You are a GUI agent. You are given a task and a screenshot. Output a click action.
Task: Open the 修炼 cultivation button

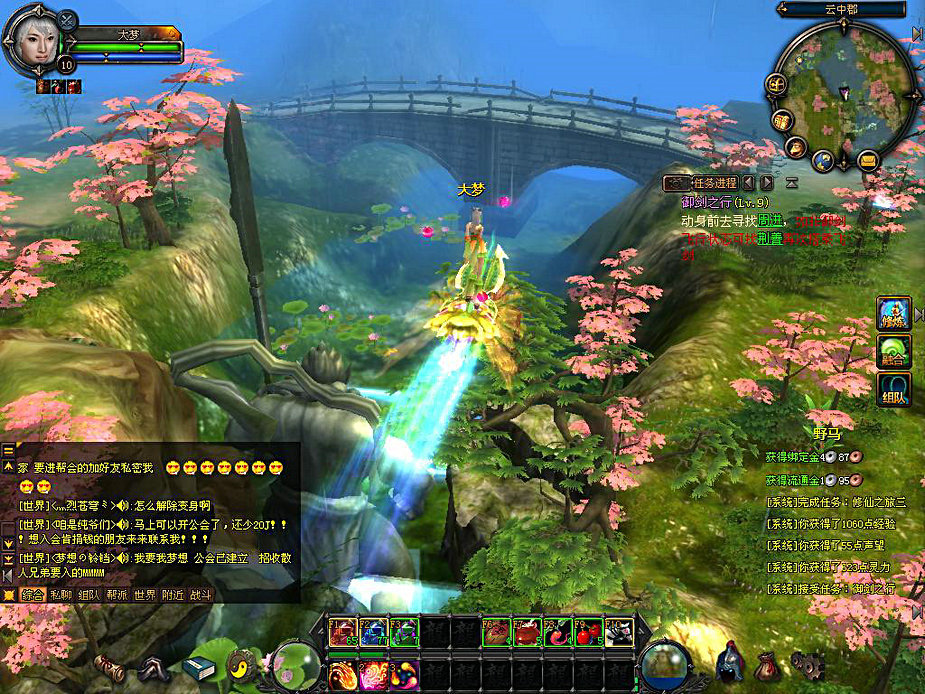893,314
